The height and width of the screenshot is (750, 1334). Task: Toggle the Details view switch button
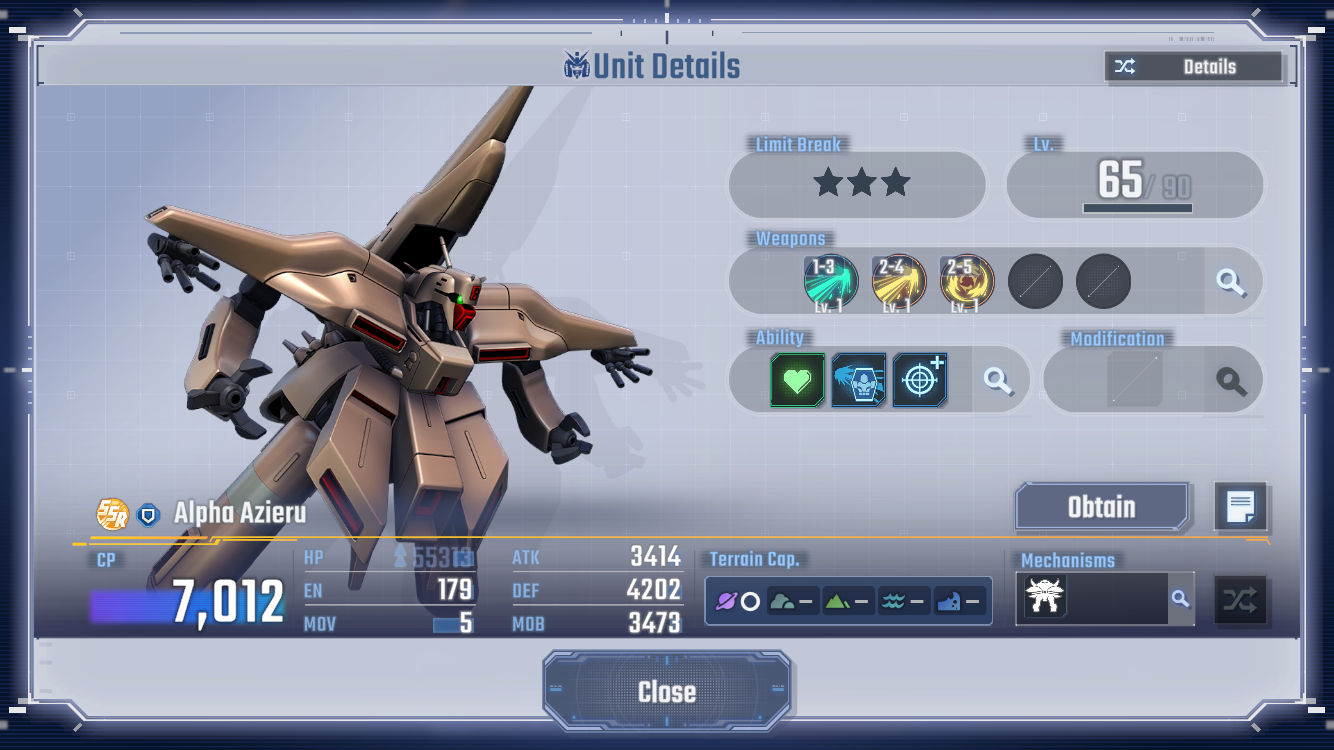[1193, 67]
